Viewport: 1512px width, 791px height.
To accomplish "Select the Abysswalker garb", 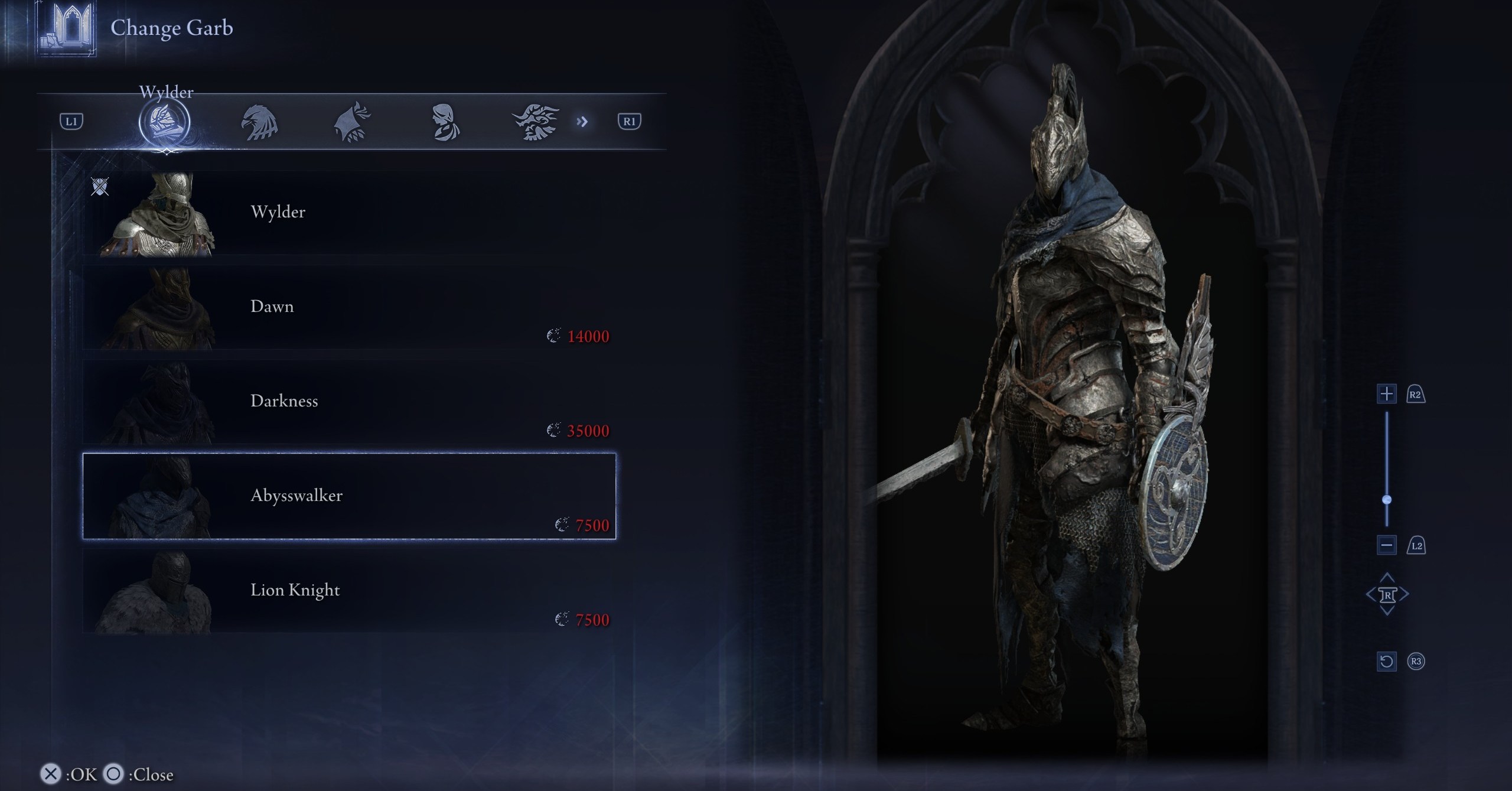I will (348, 496).
